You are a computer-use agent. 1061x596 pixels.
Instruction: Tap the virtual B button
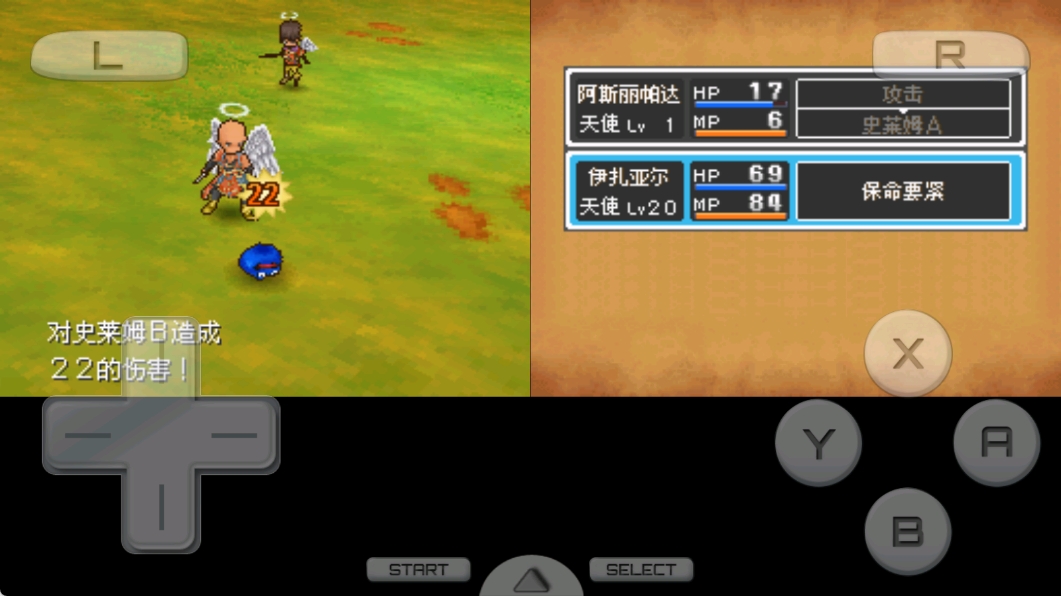(x=907, y=531)
